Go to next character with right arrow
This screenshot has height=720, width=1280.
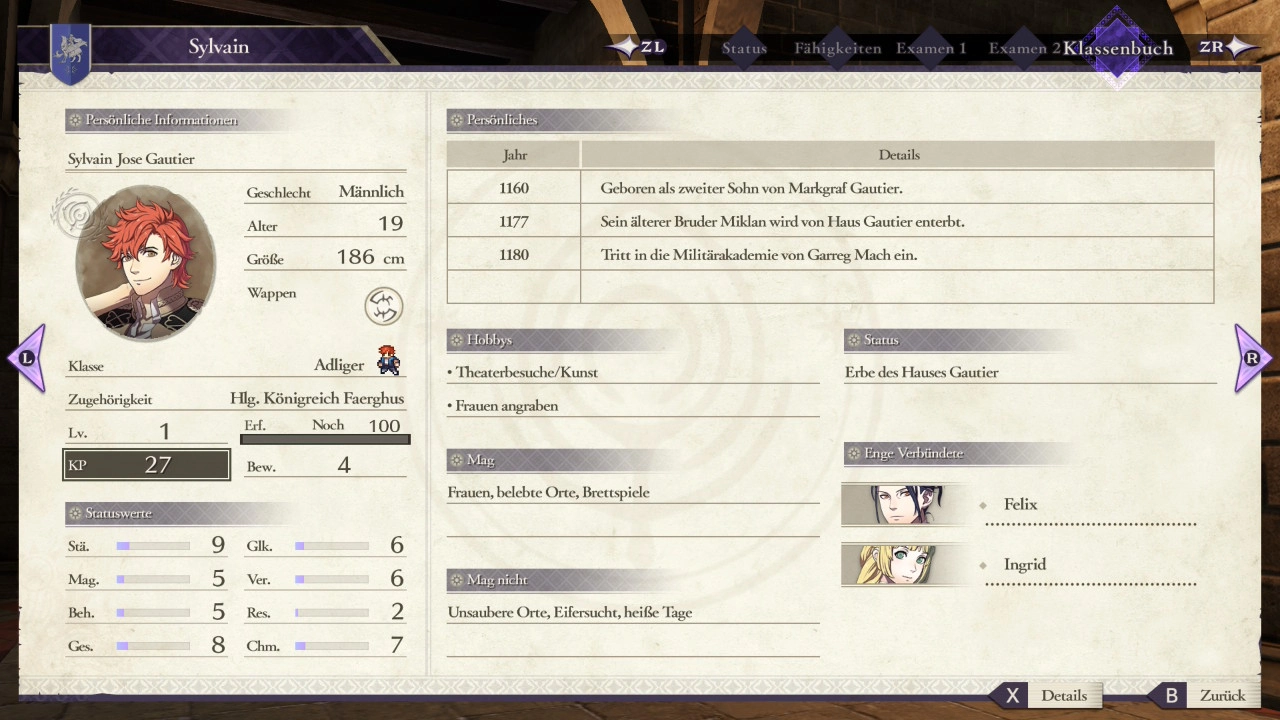1253,358
